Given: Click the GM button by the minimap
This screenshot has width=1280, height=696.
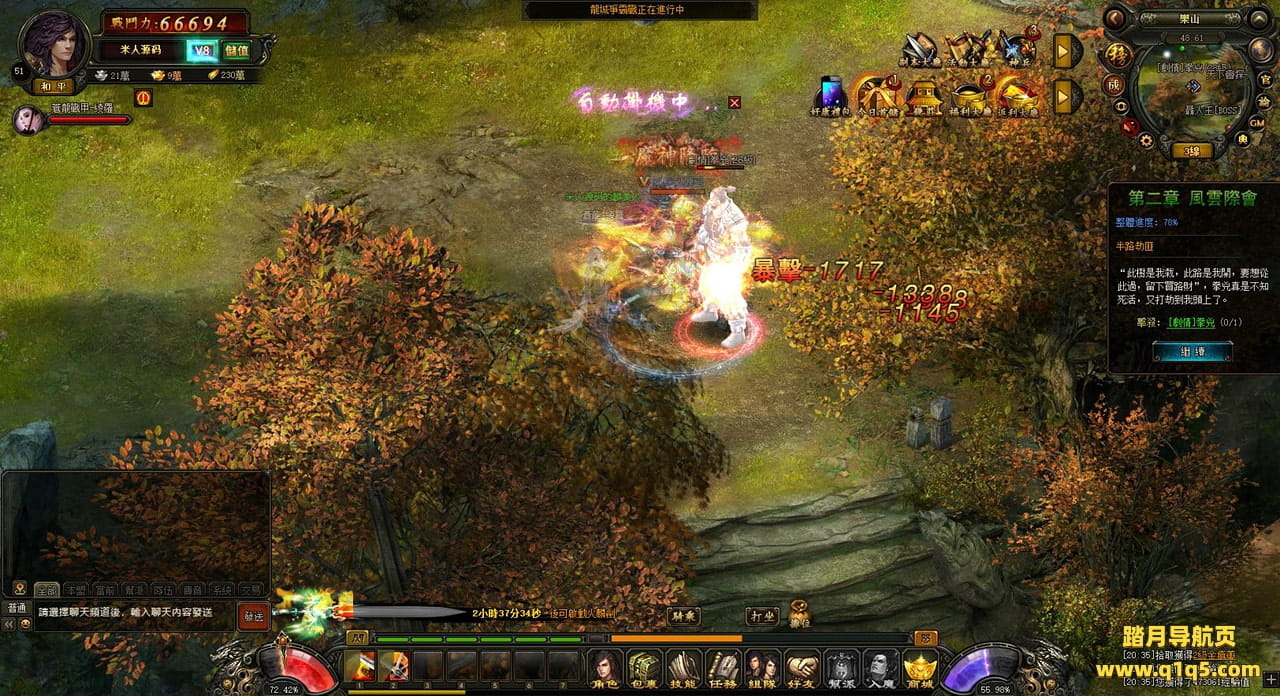Looking at the screenshot, I should pos(1258,122).
